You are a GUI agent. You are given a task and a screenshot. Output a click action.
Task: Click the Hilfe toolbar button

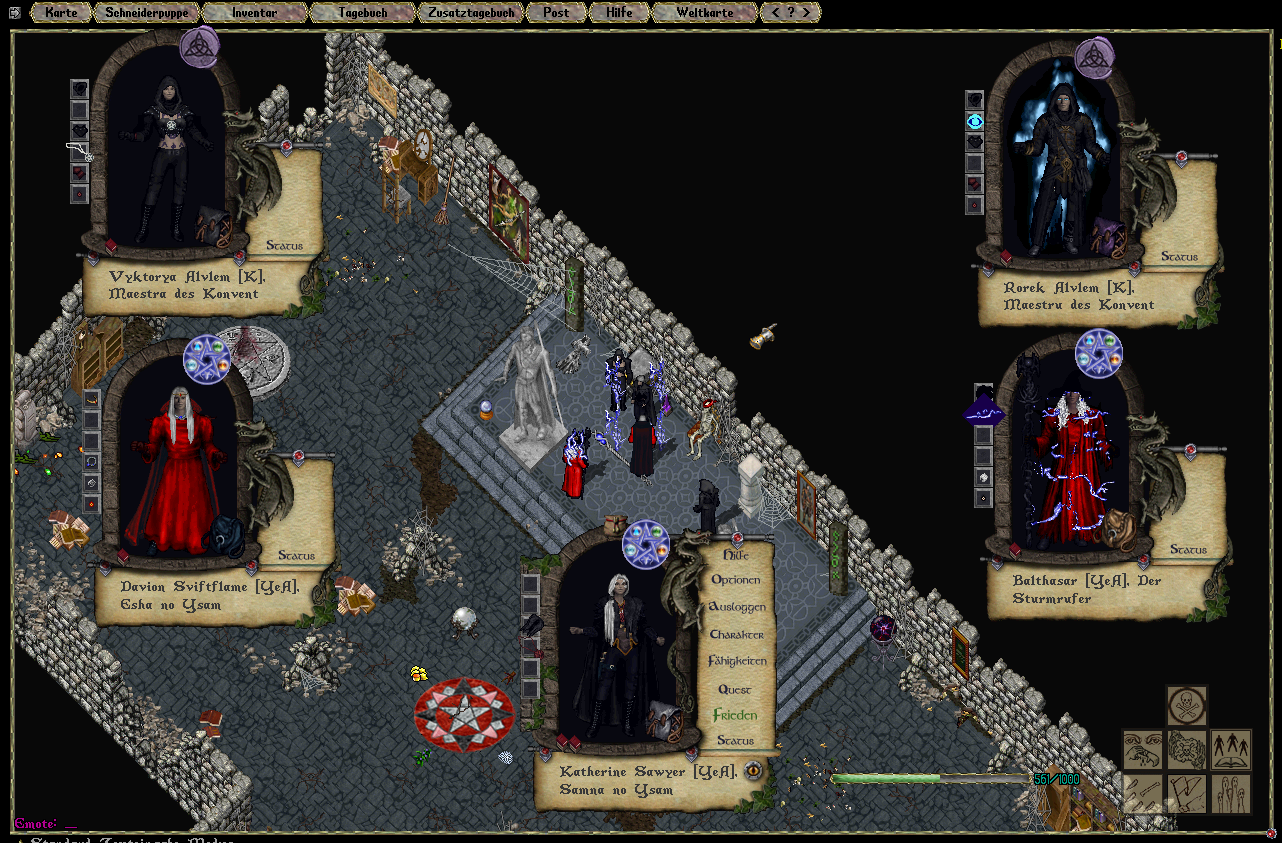(x=619, y=13)
